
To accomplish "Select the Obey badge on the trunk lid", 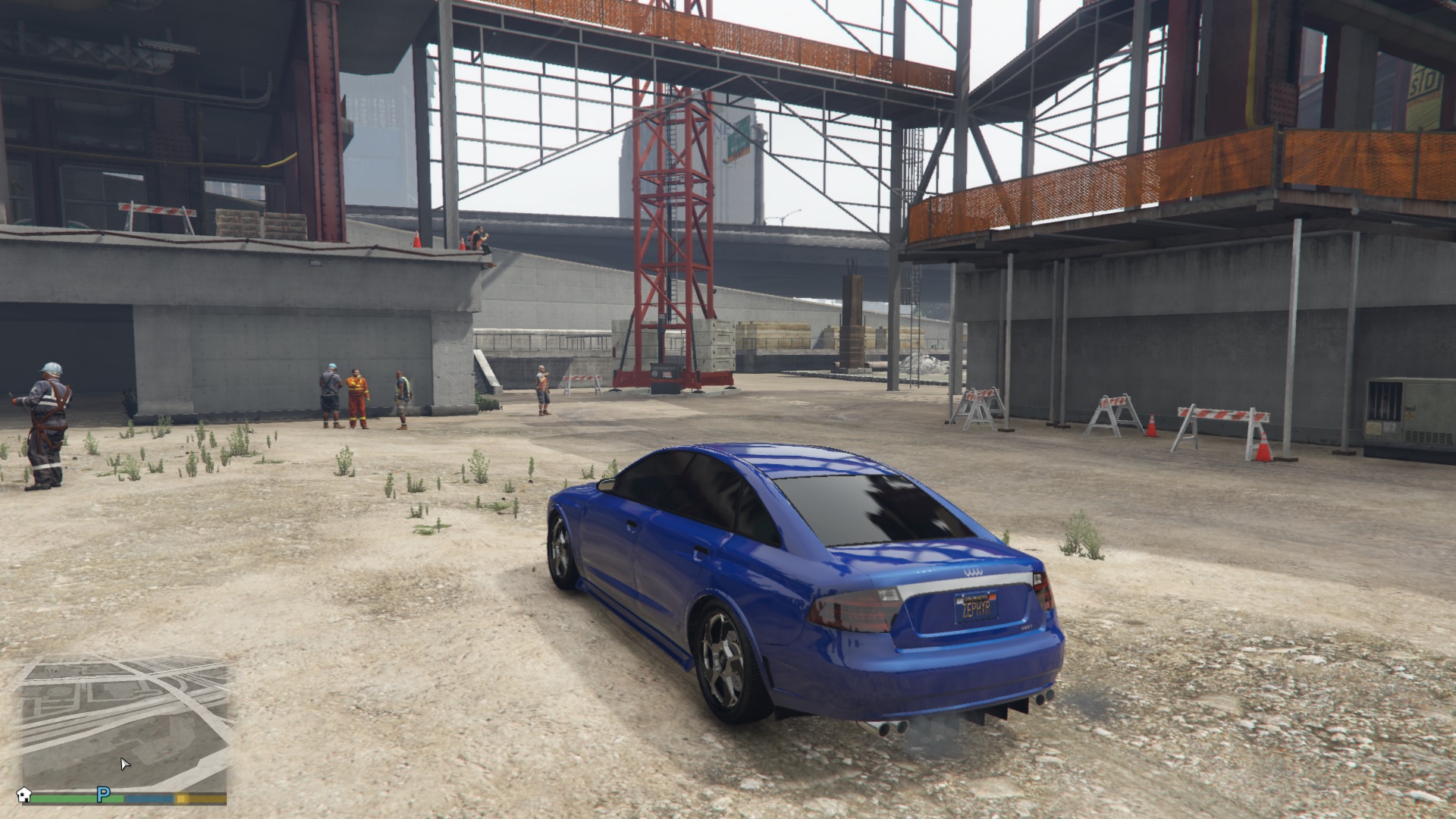I will tap(1027, 626).
